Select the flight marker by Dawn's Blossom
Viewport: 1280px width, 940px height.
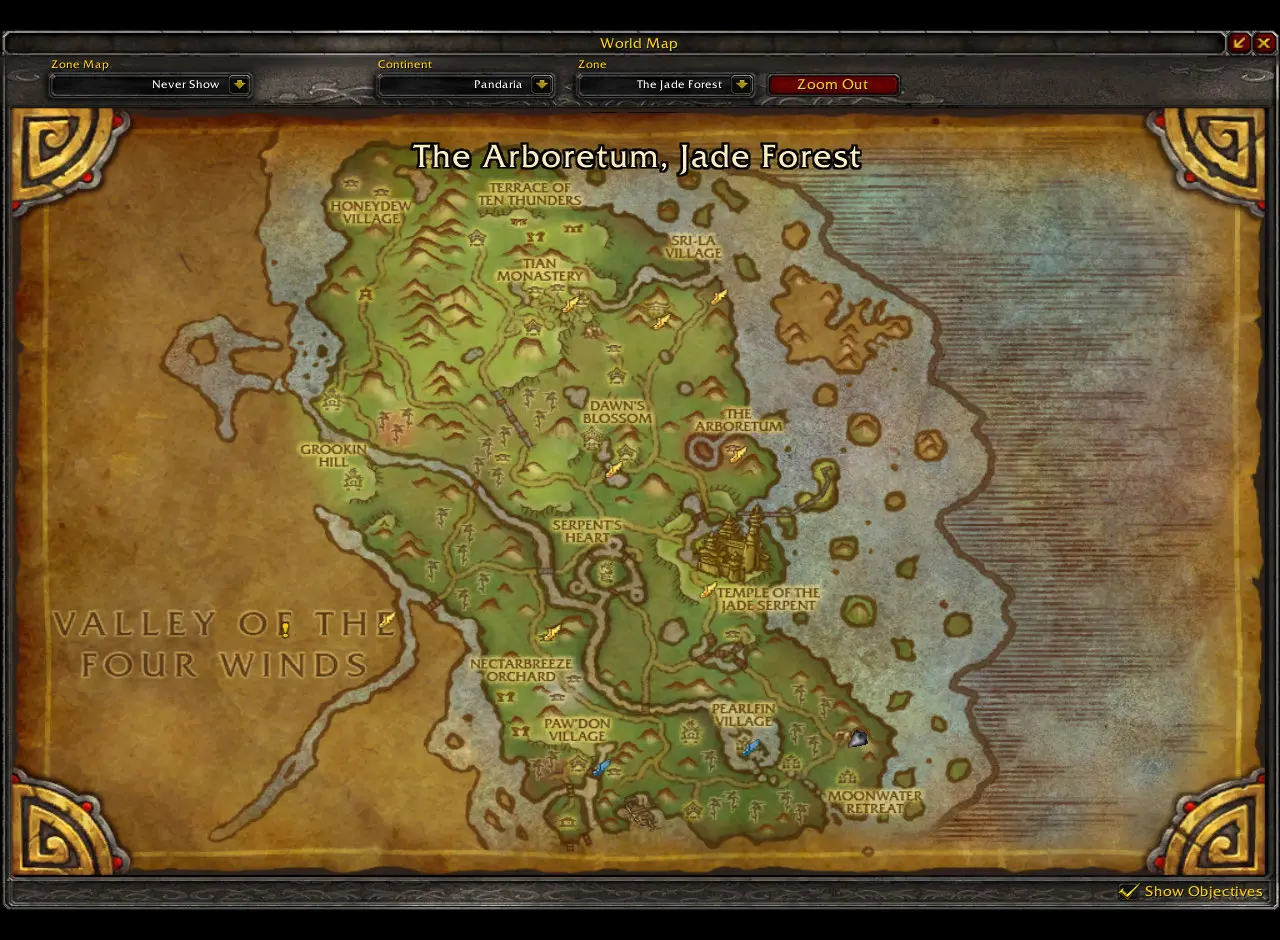(x=614, y=469)
